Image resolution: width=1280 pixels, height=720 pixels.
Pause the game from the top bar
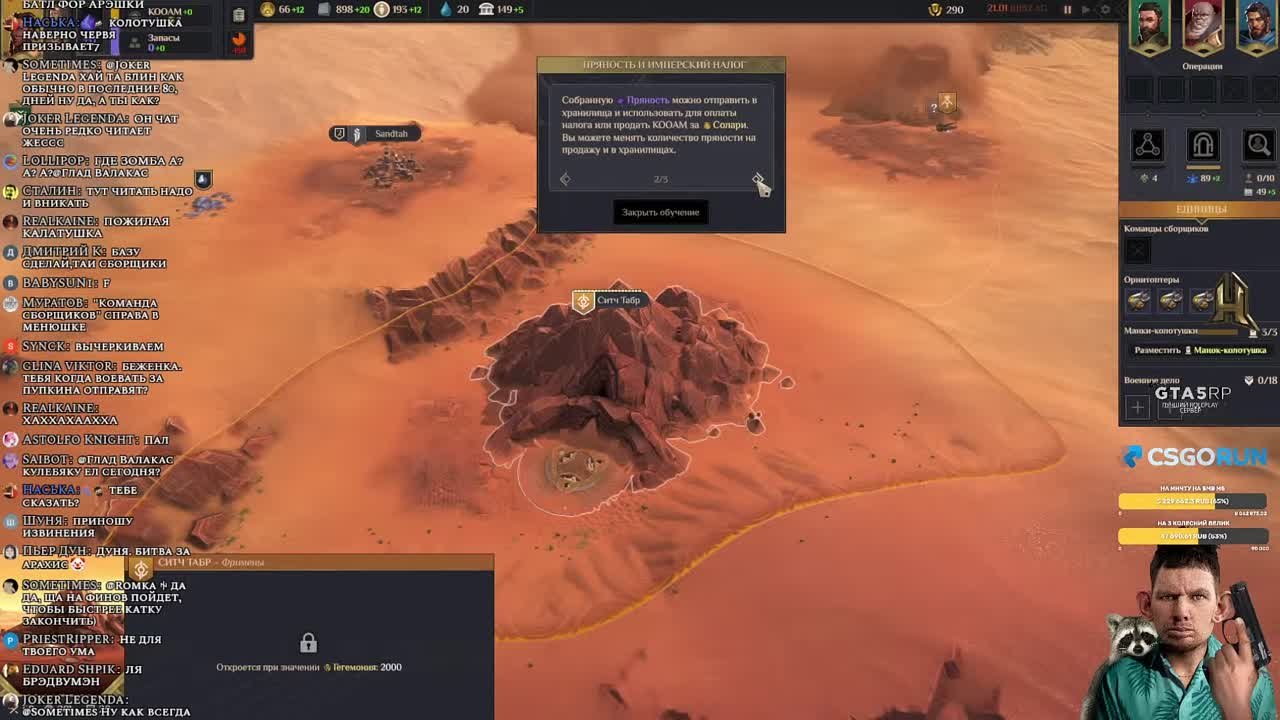tap(1067, 10)
